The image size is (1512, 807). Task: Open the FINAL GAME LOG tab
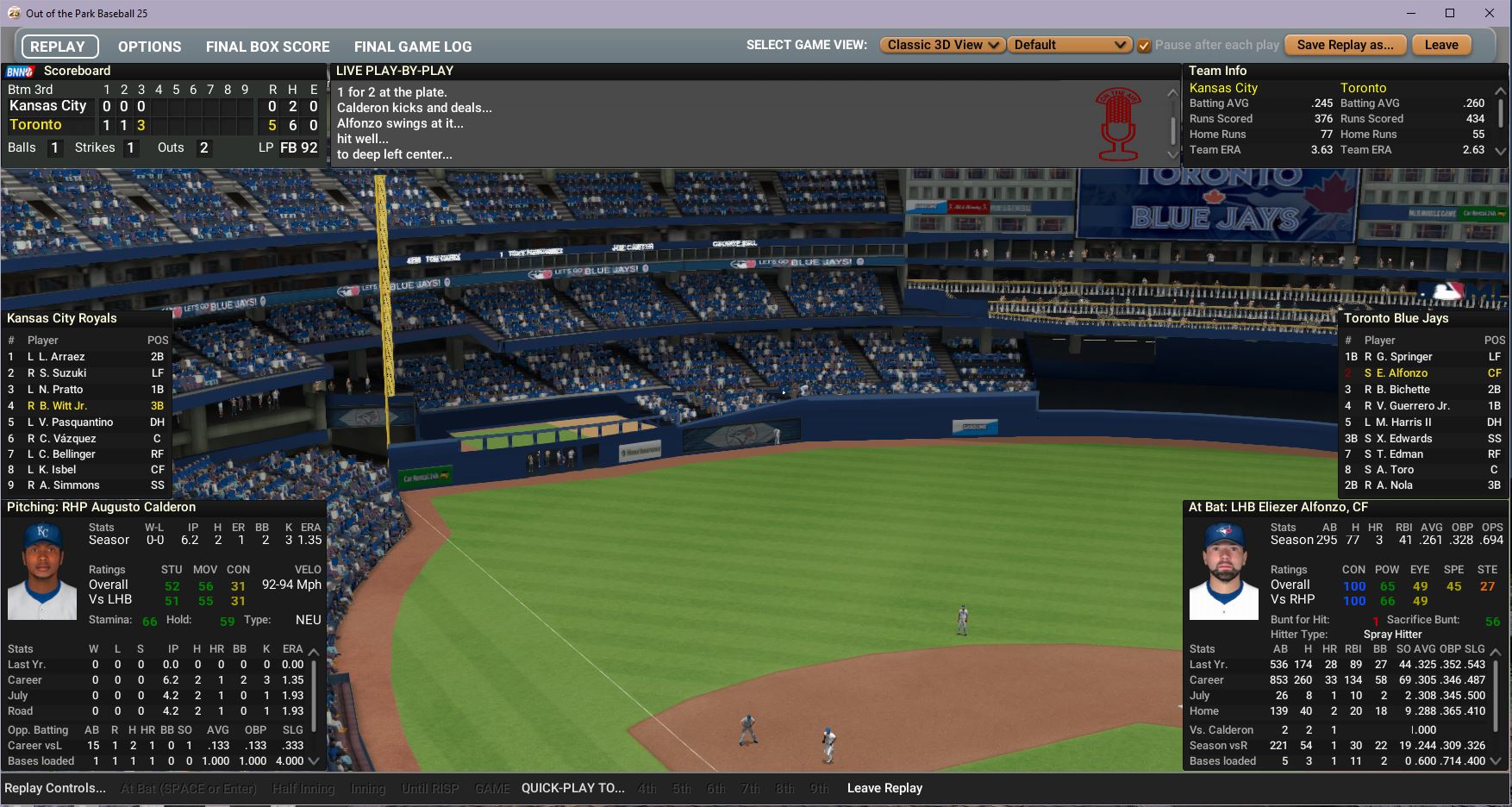coord(413,47)
